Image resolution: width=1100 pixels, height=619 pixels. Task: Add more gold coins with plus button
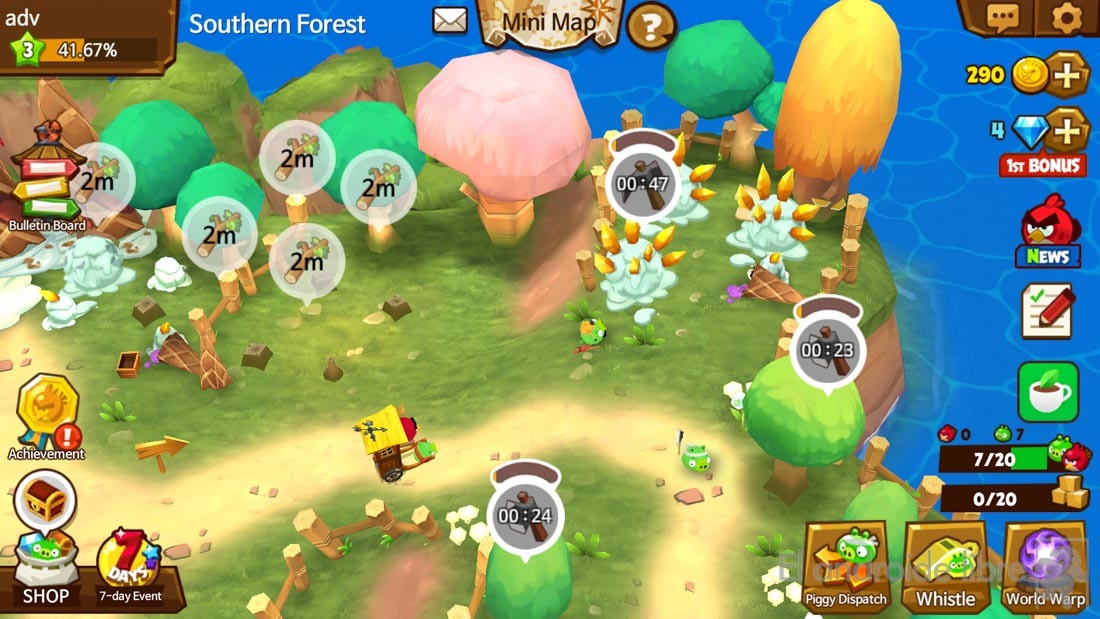point(1068,74)
